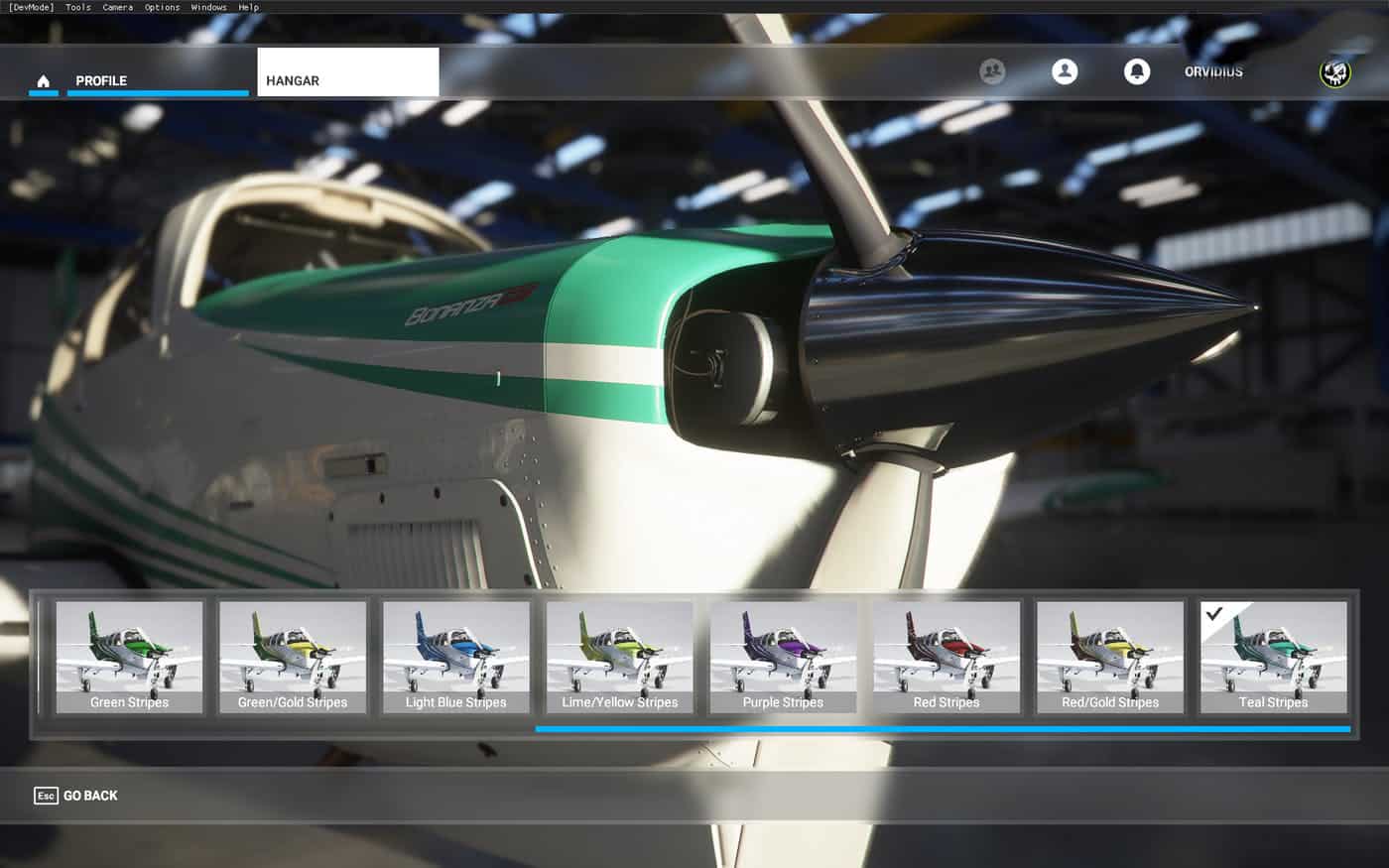Select the checked Teal Stripes livery
The height and width of the screenshot is (868, 1389).
pyautogui.click(x=1274, y=657)
